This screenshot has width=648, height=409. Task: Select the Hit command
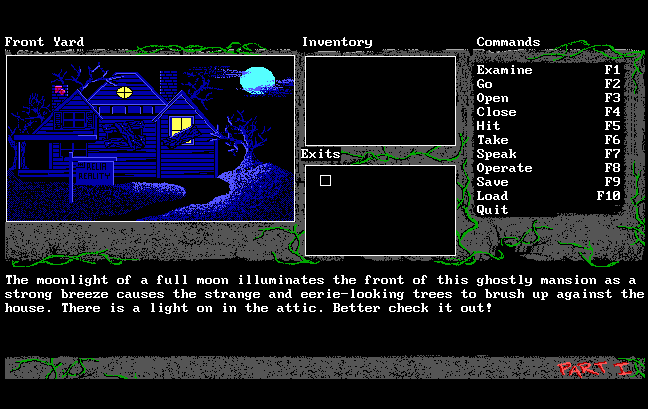488,127
